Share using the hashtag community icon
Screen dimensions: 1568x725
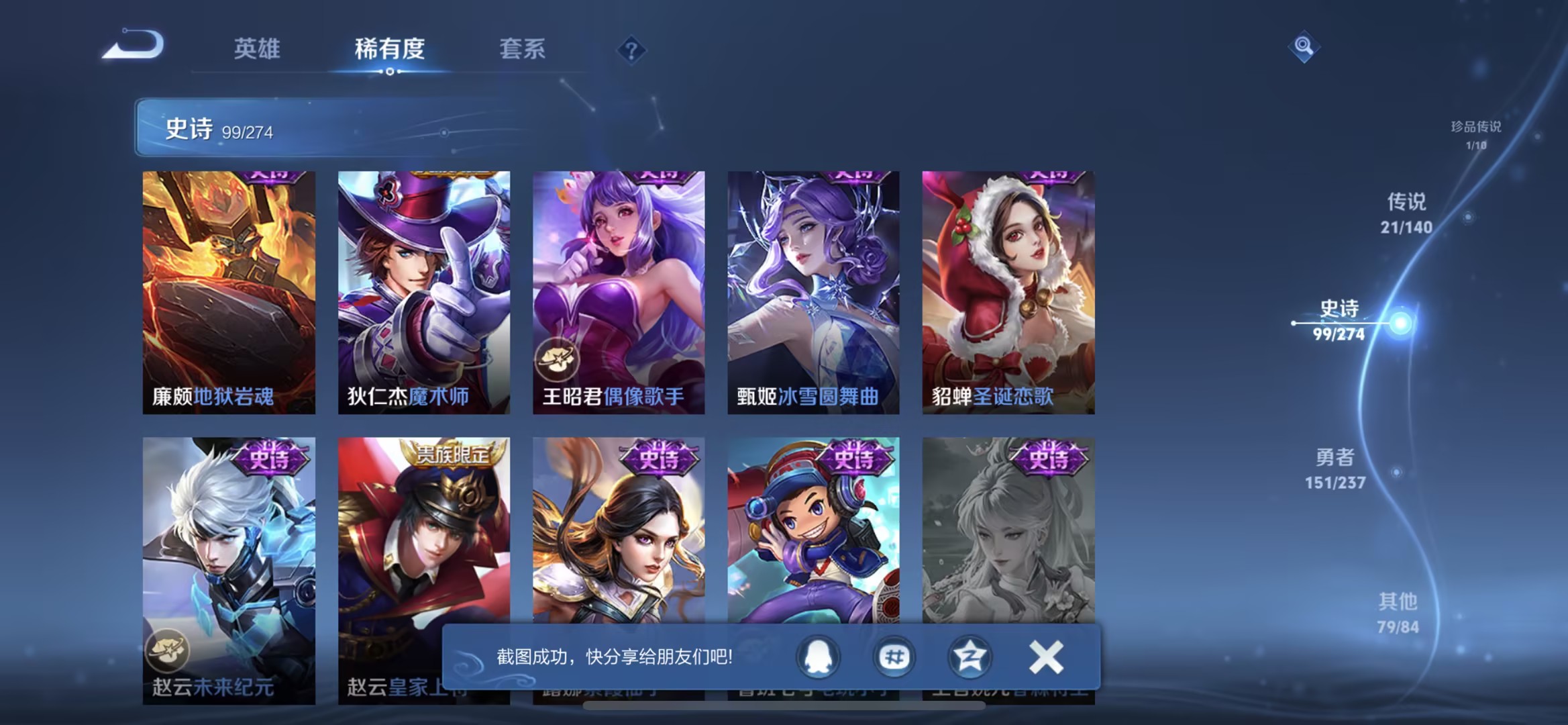click(894, 658)
